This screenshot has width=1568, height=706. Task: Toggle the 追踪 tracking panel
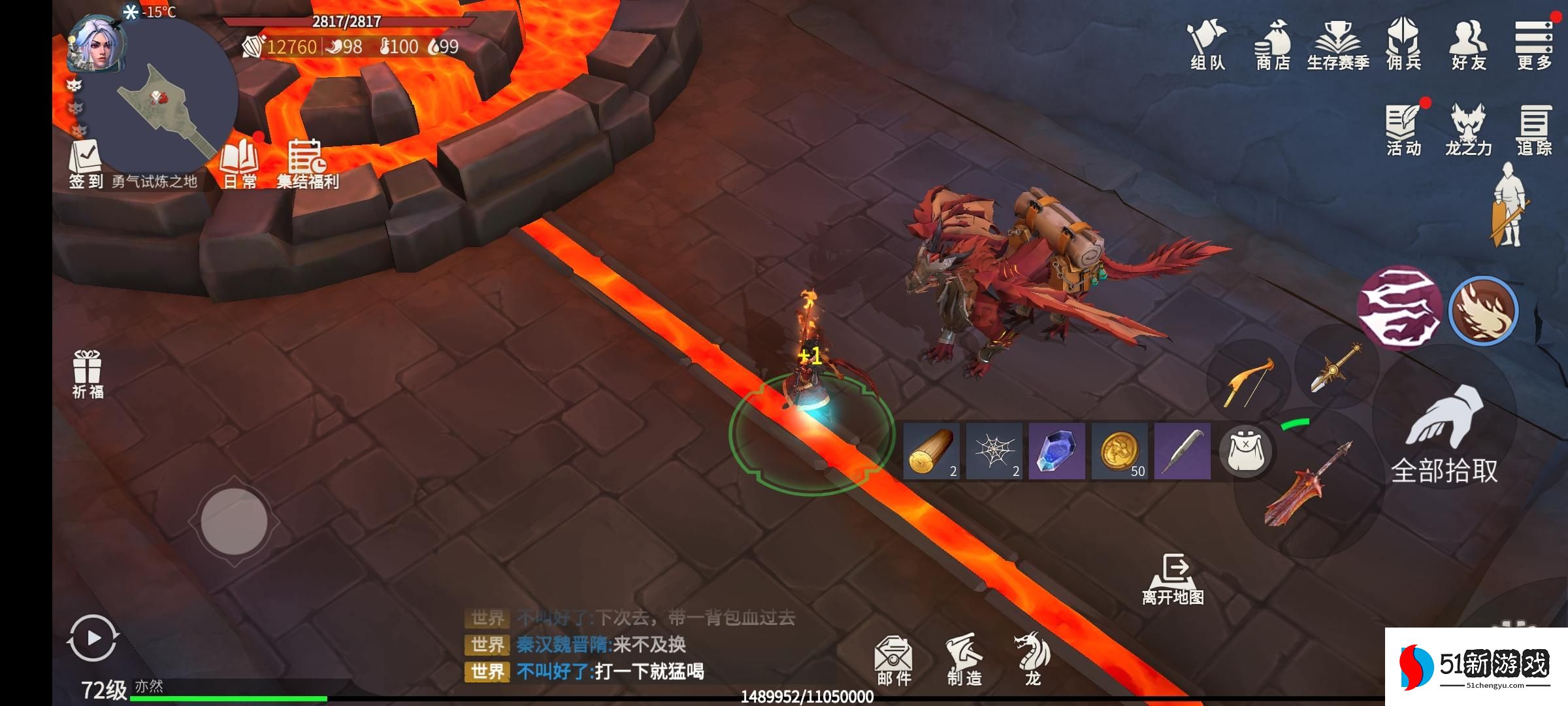(x=1533, y=130)
